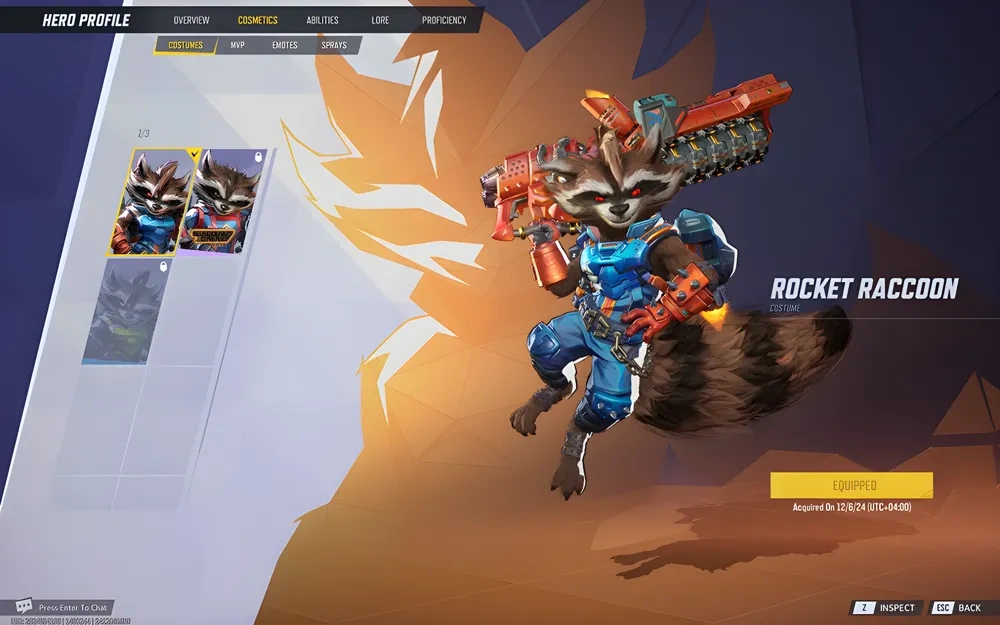Screen dimensions: 1000x625
Task: Inspect the Rocket Raccoon costume
Action: coord(885,608)
